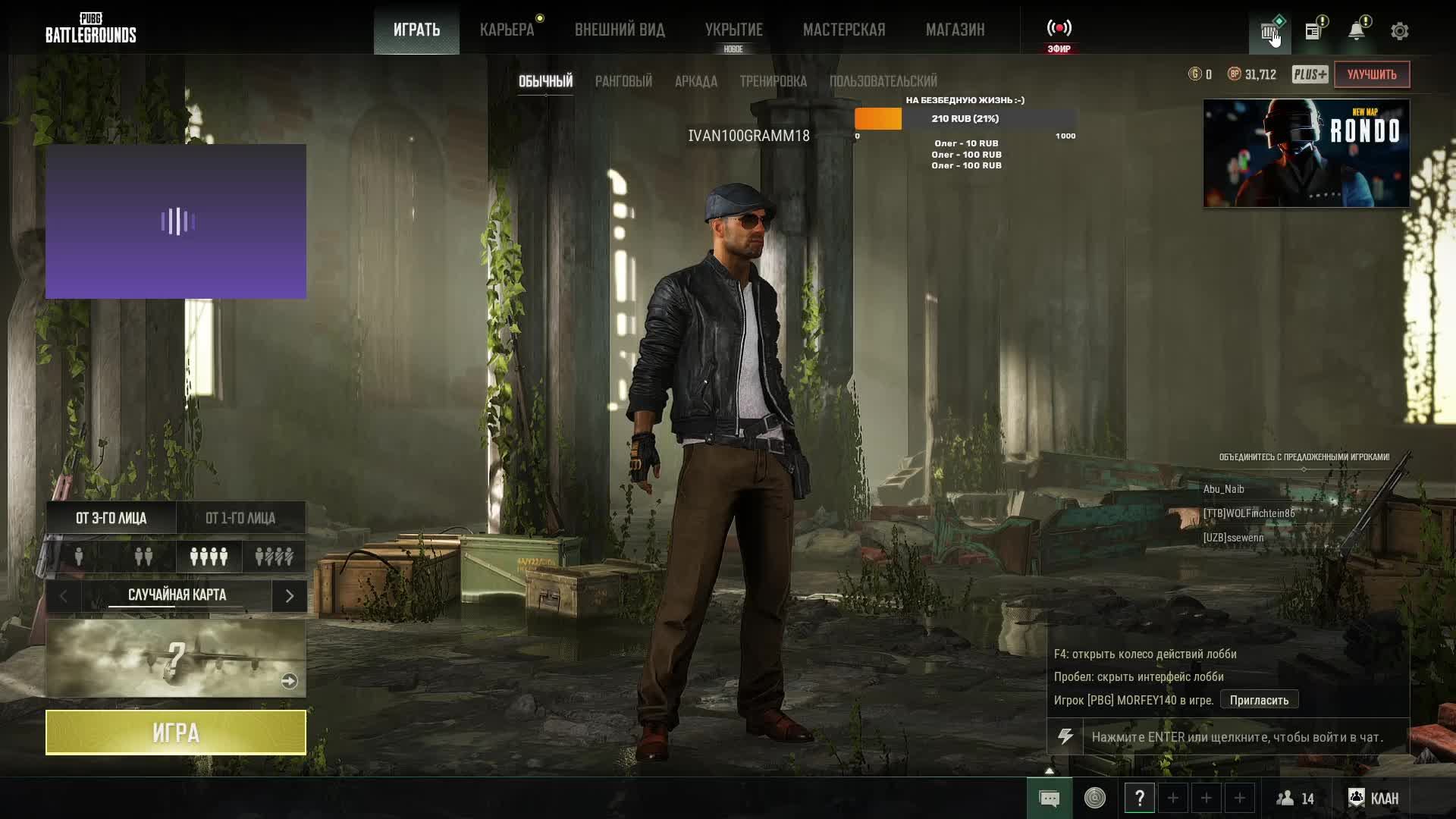Open settings gear icon
Image resolution: width=1456 pixels, height=819 pixels.
1399,31
